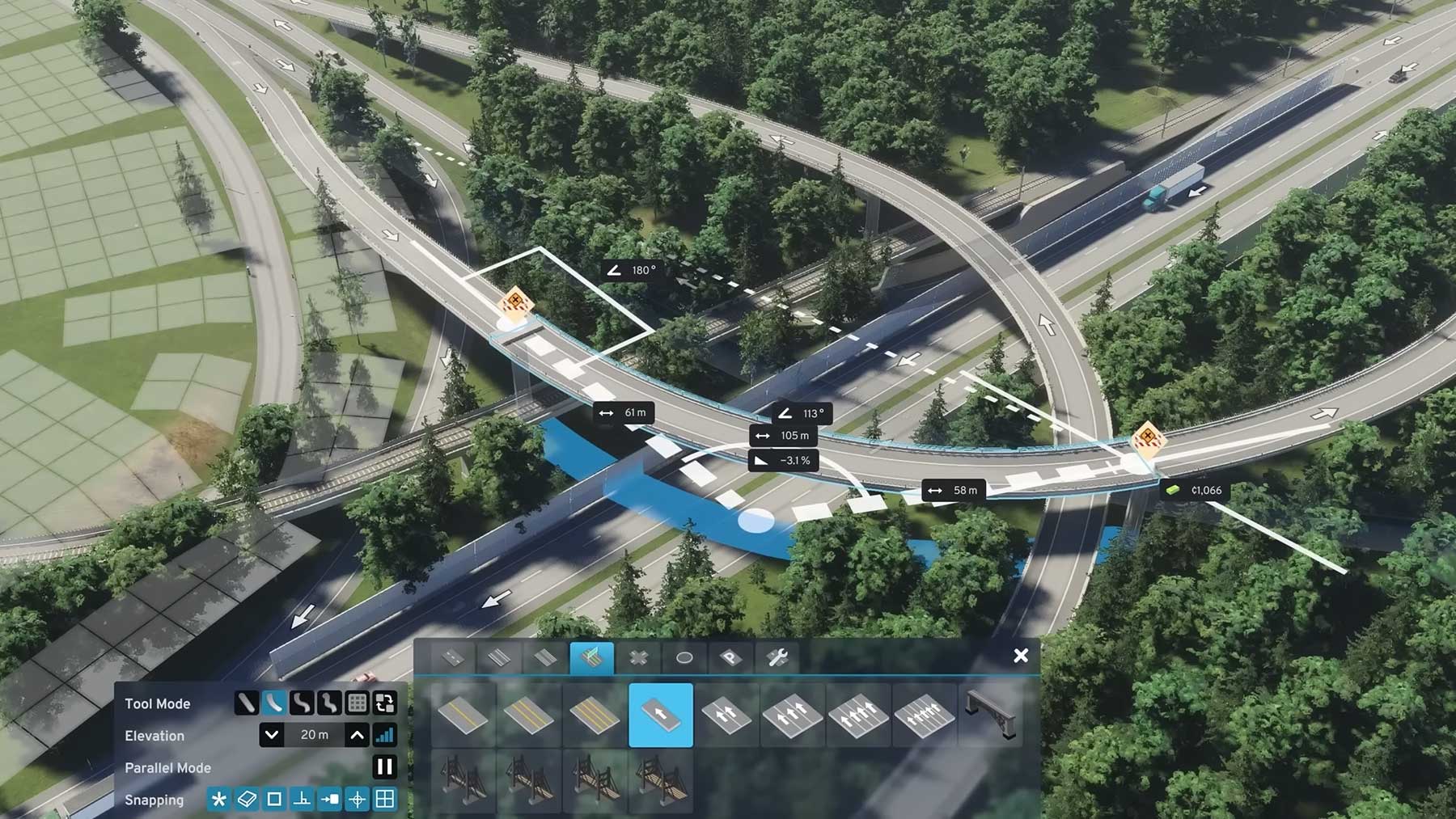Close the road building panel

(x=1021, y=656)
